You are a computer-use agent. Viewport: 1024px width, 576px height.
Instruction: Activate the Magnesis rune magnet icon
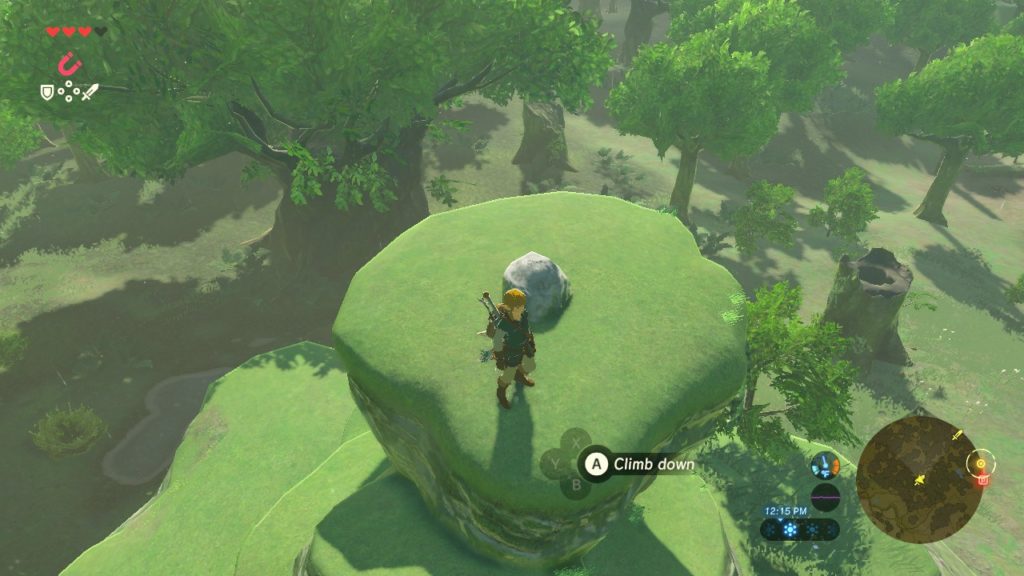tap(68, 65)
